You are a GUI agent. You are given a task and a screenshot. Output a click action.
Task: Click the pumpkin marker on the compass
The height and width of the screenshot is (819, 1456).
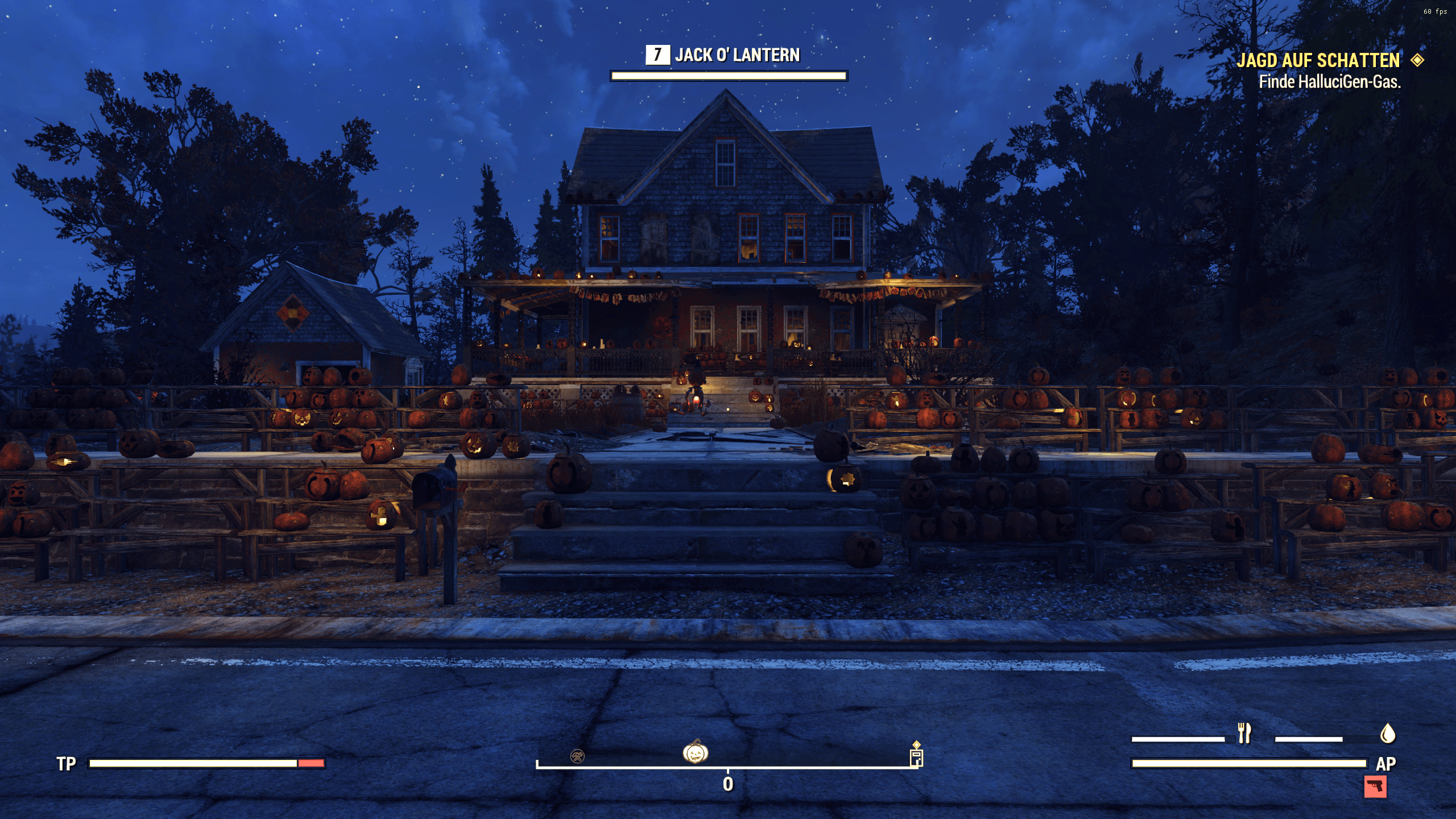pyautogui.click(x=695, y=752)
